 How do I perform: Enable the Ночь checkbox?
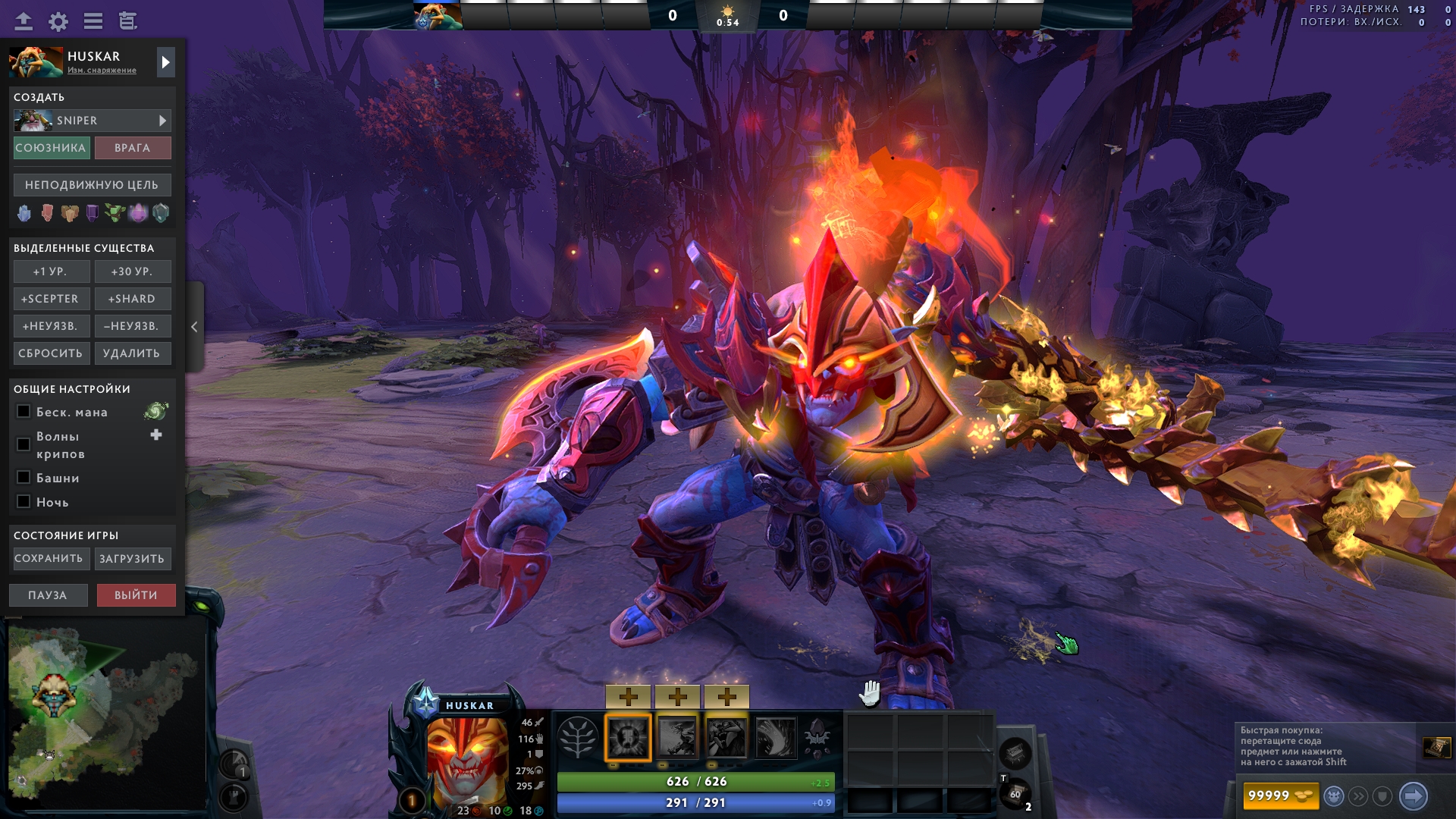pos(22,502)
